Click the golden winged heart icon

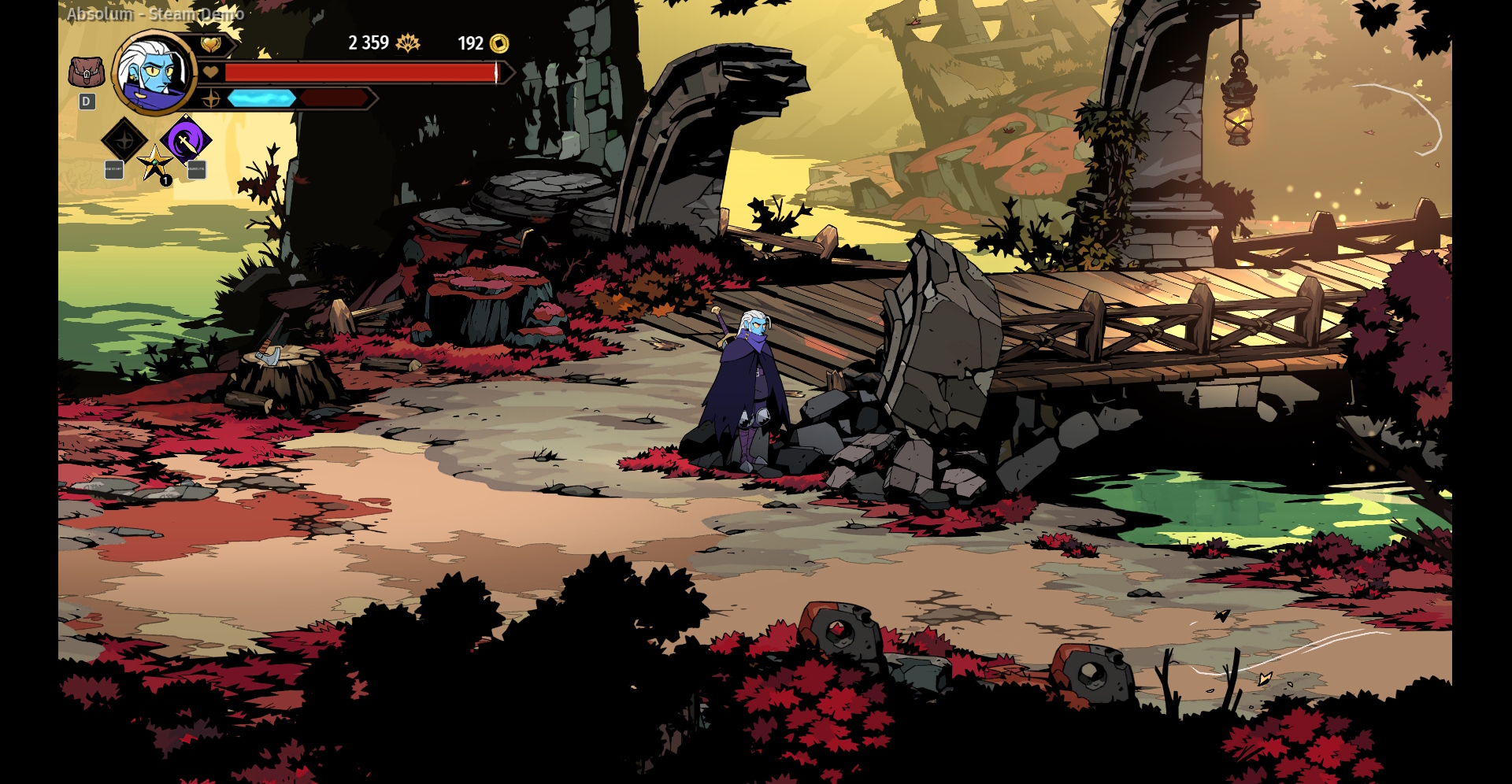[210, 45]
